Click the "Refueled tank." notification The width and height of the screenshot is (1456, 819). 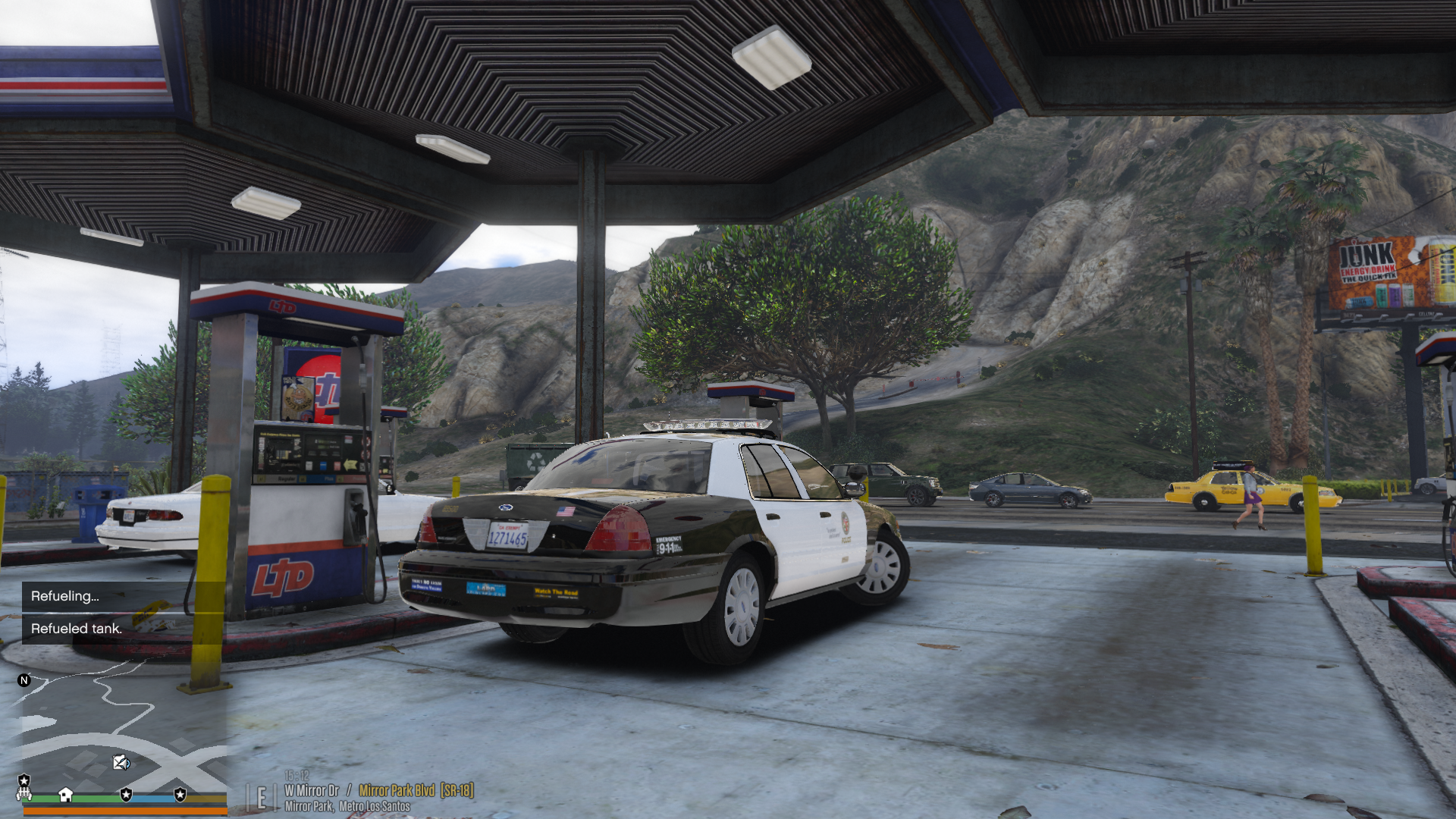pos(106,629)
